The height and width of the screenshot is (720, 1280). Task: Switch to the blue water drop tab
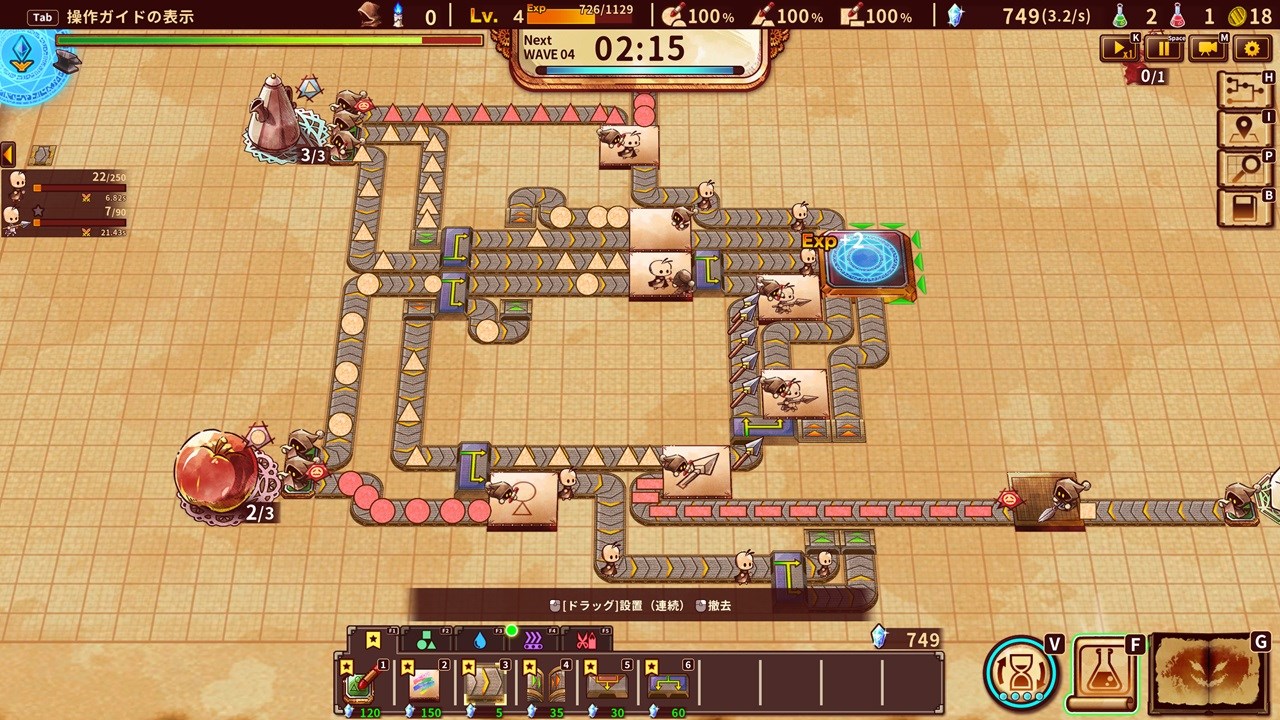pos(480,639)
